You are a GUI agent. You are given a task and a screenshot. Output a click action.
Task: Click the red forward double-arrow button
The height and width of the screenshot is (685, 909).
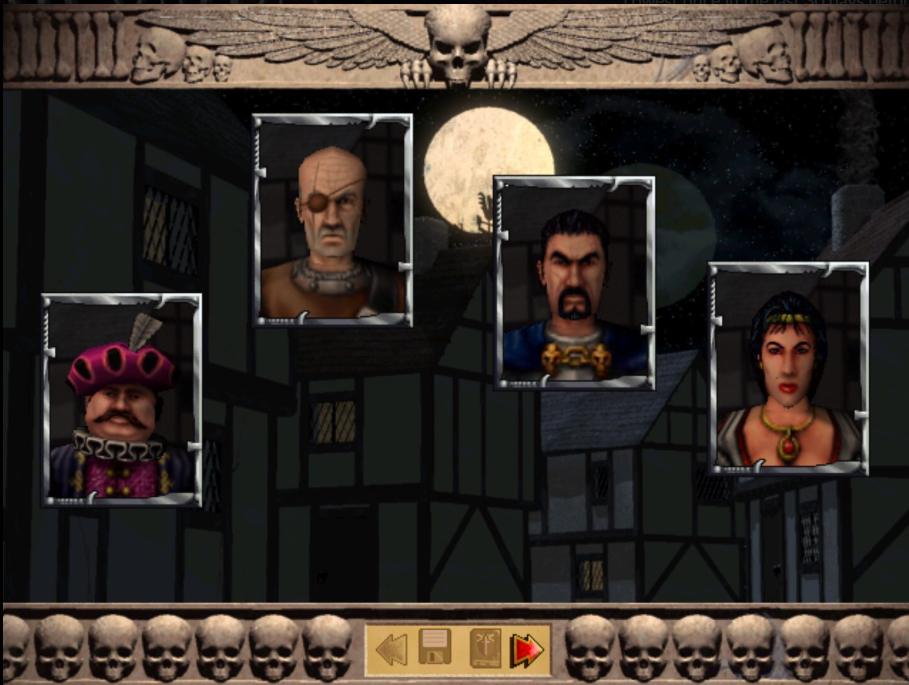click(x=526, y=650)
